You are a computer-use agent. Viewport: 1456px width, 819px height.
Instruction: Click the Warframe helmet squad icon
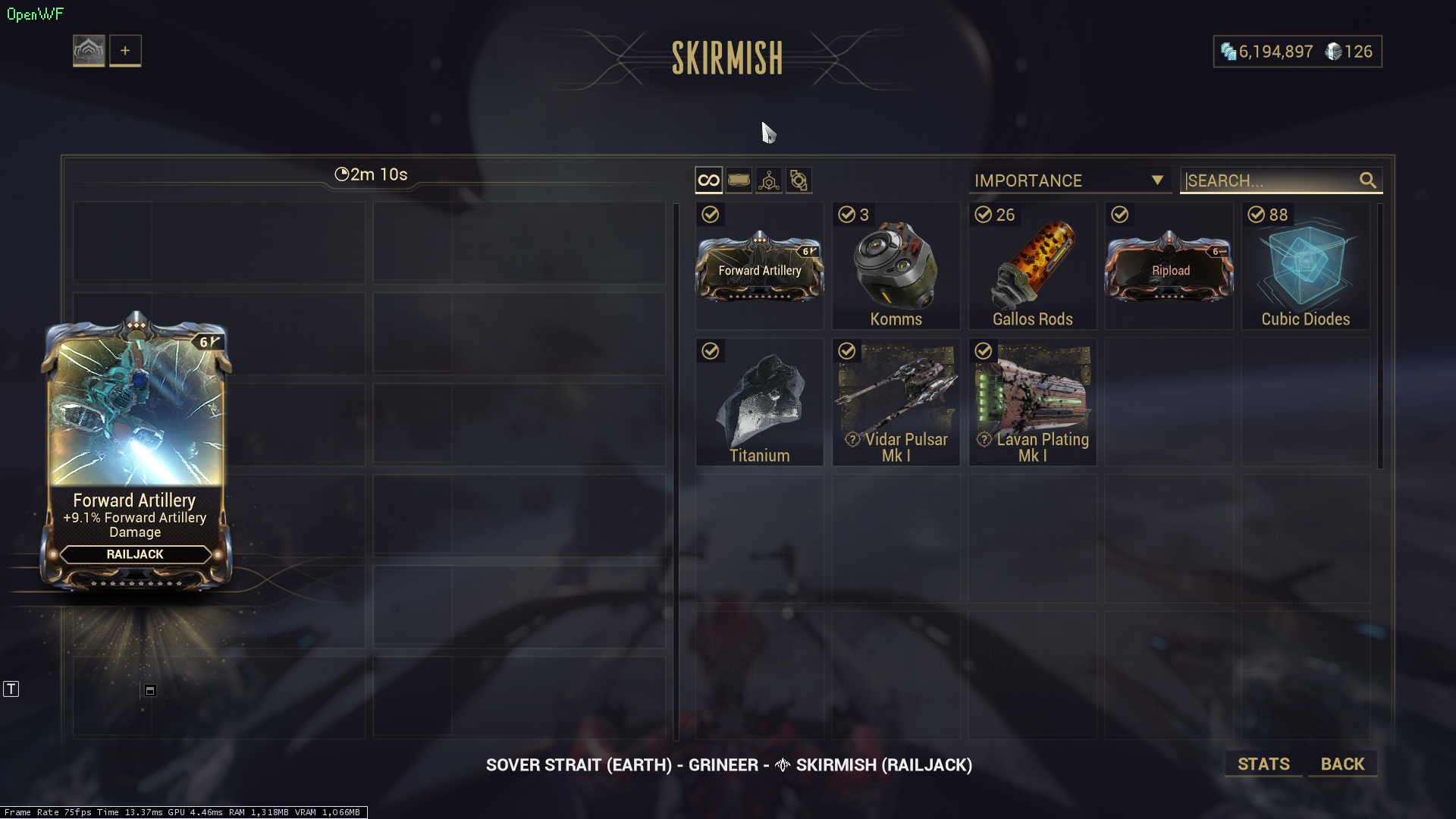pos(89,51)
